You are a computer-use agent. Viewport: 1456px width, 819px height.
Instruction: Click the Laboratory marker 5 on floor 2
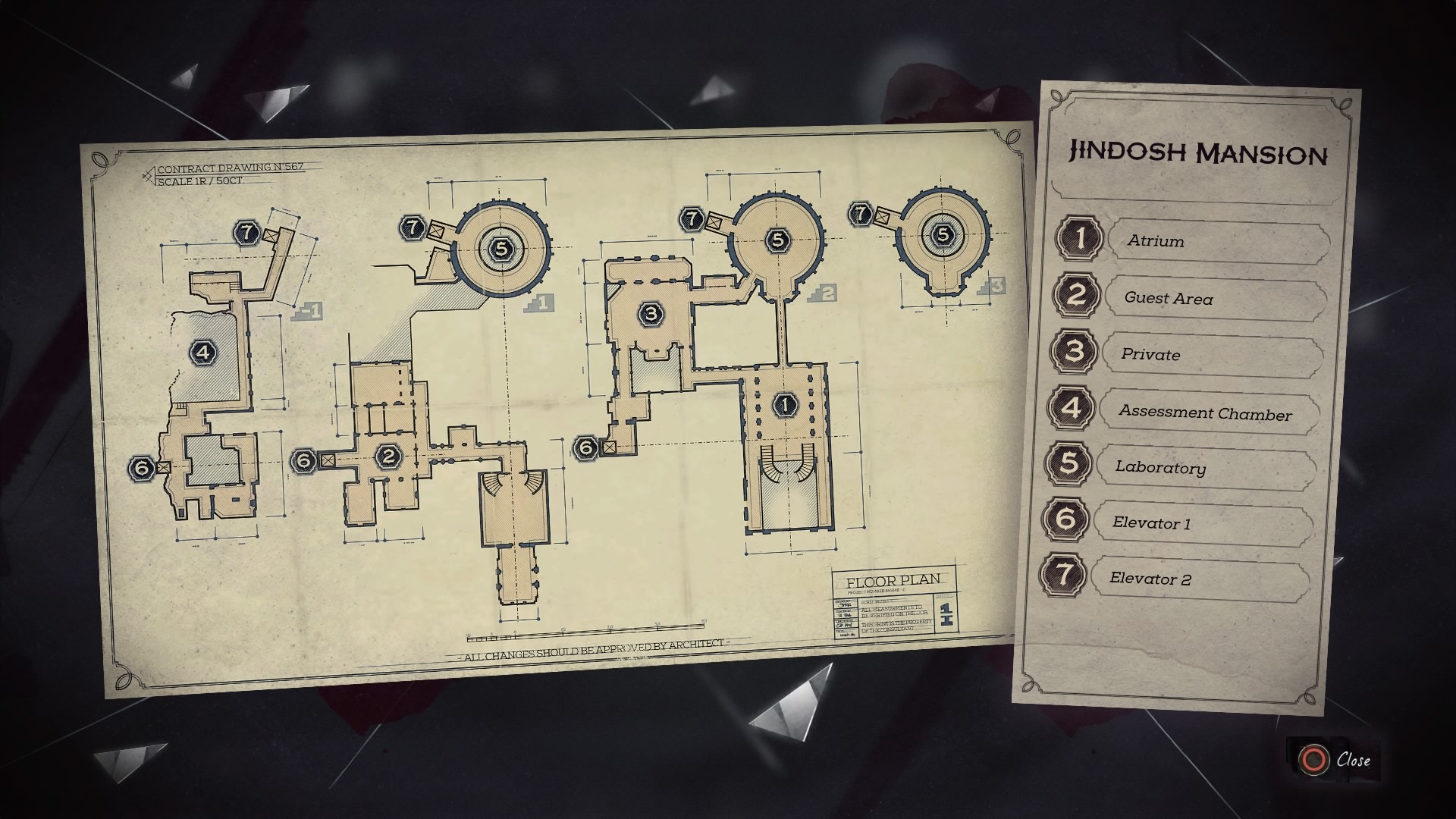[x=777, y=239]
